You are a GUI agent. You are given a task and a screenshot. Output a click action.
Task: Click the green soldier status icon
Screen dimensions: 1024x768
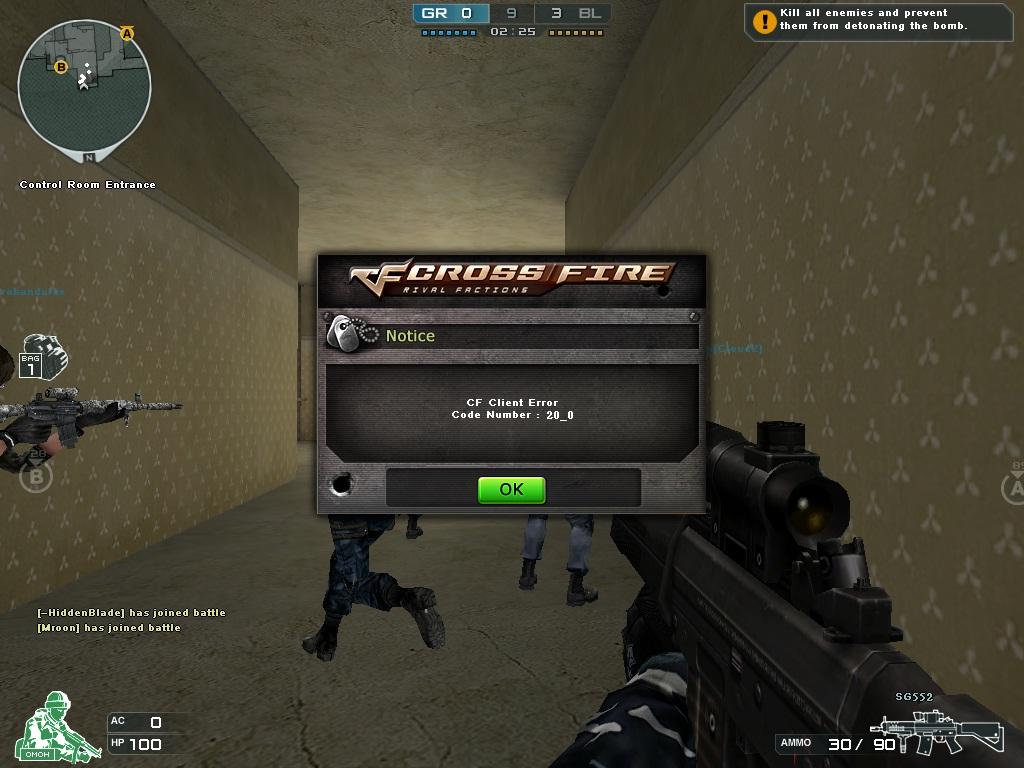[x=57, y=727]
